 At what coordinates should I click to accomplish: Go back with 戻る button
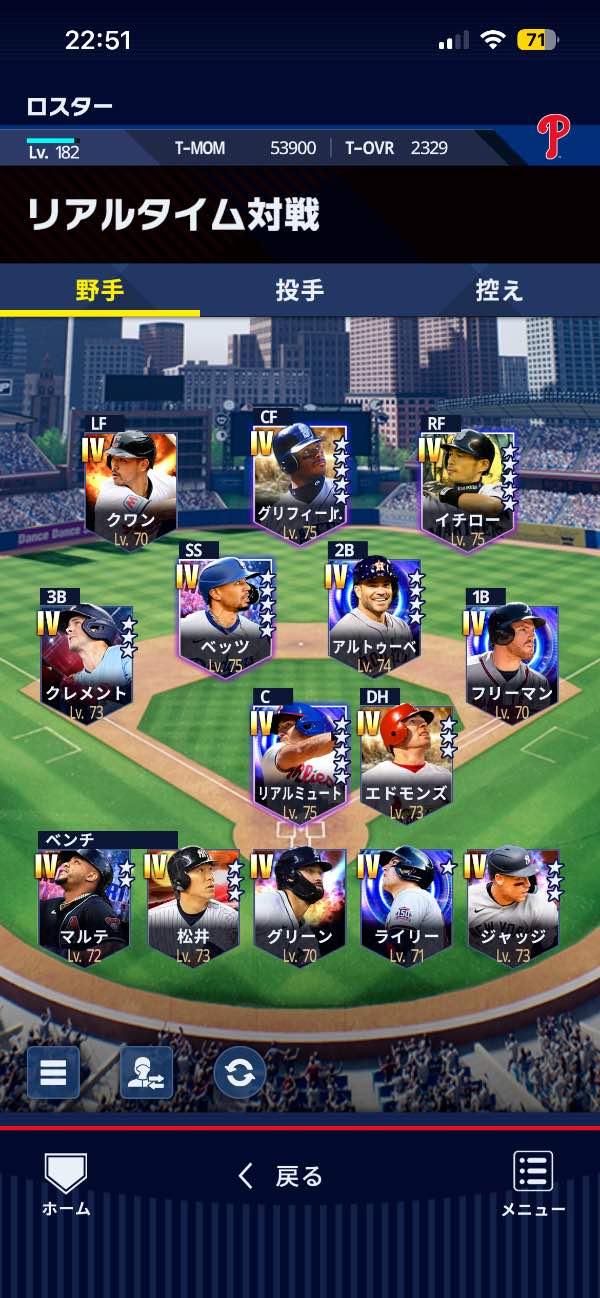(281, 1176)
